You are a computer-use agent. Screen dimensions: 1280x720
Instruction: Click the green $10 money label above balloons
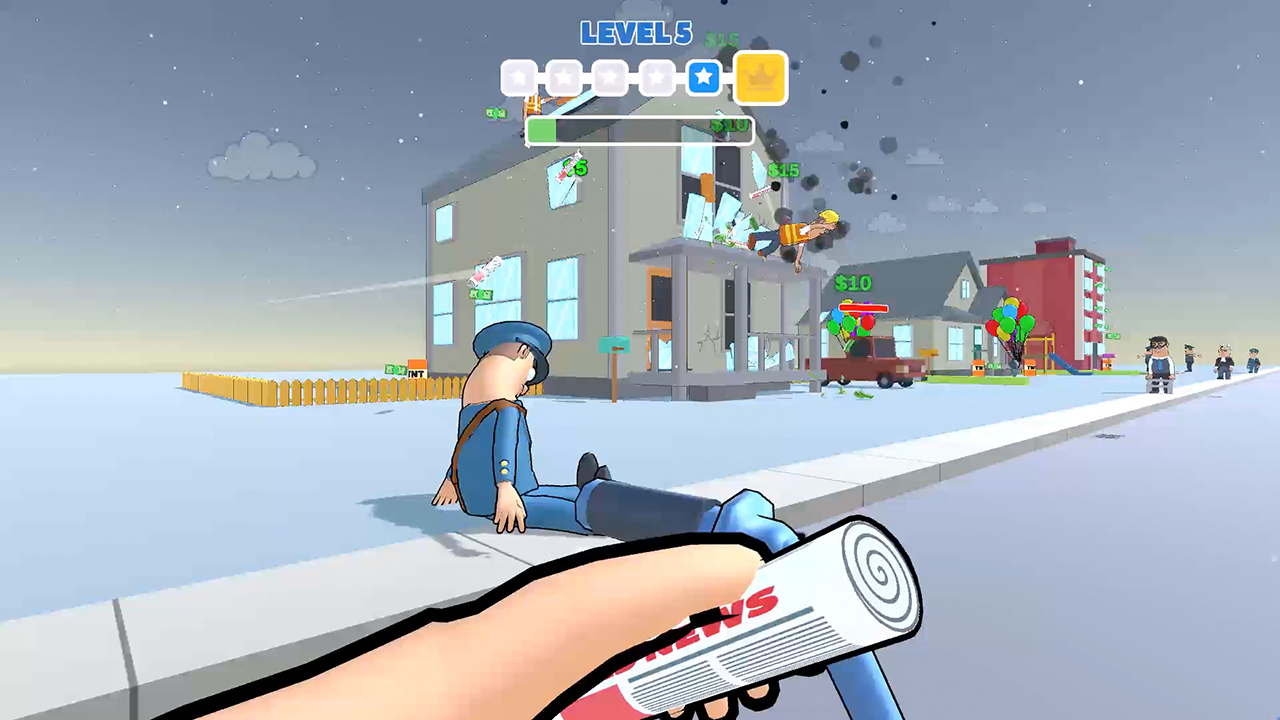852,283
